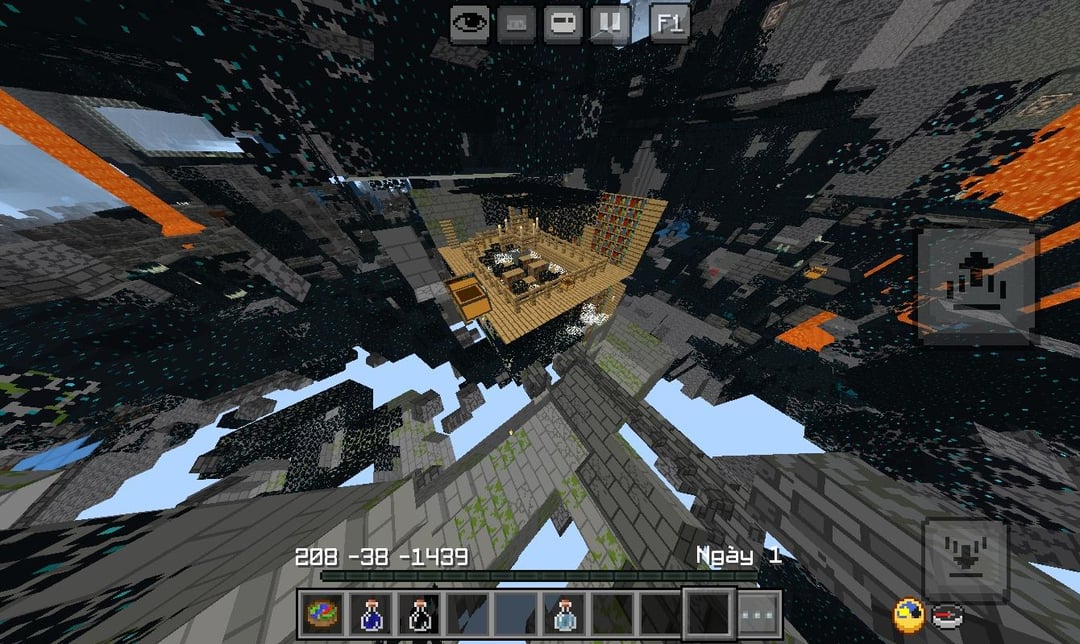Tap the fly-up arrow button
The image size is (1080, 644).
pyautogui.click(x=976, y=287)
